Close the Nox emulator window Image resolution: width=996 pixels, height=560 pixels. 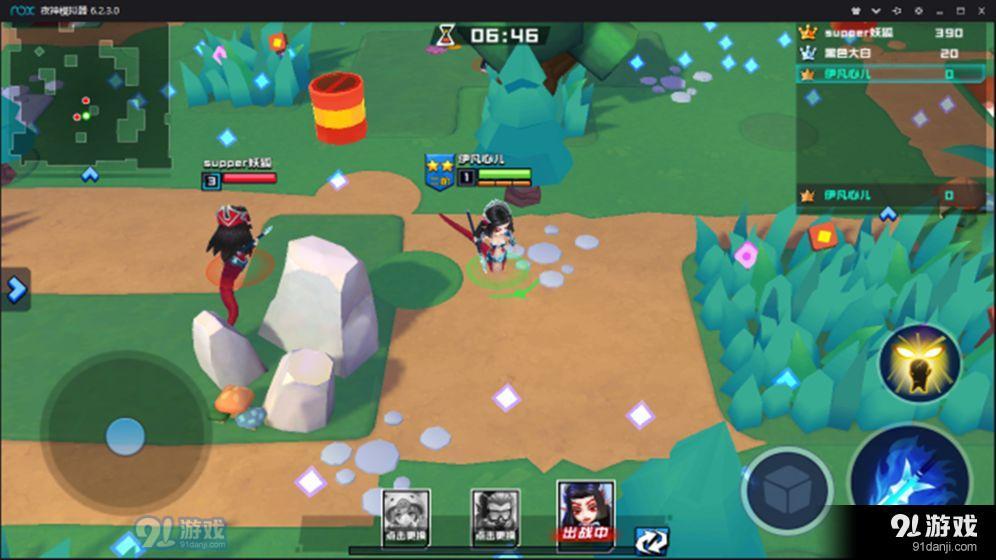(980, 9)
